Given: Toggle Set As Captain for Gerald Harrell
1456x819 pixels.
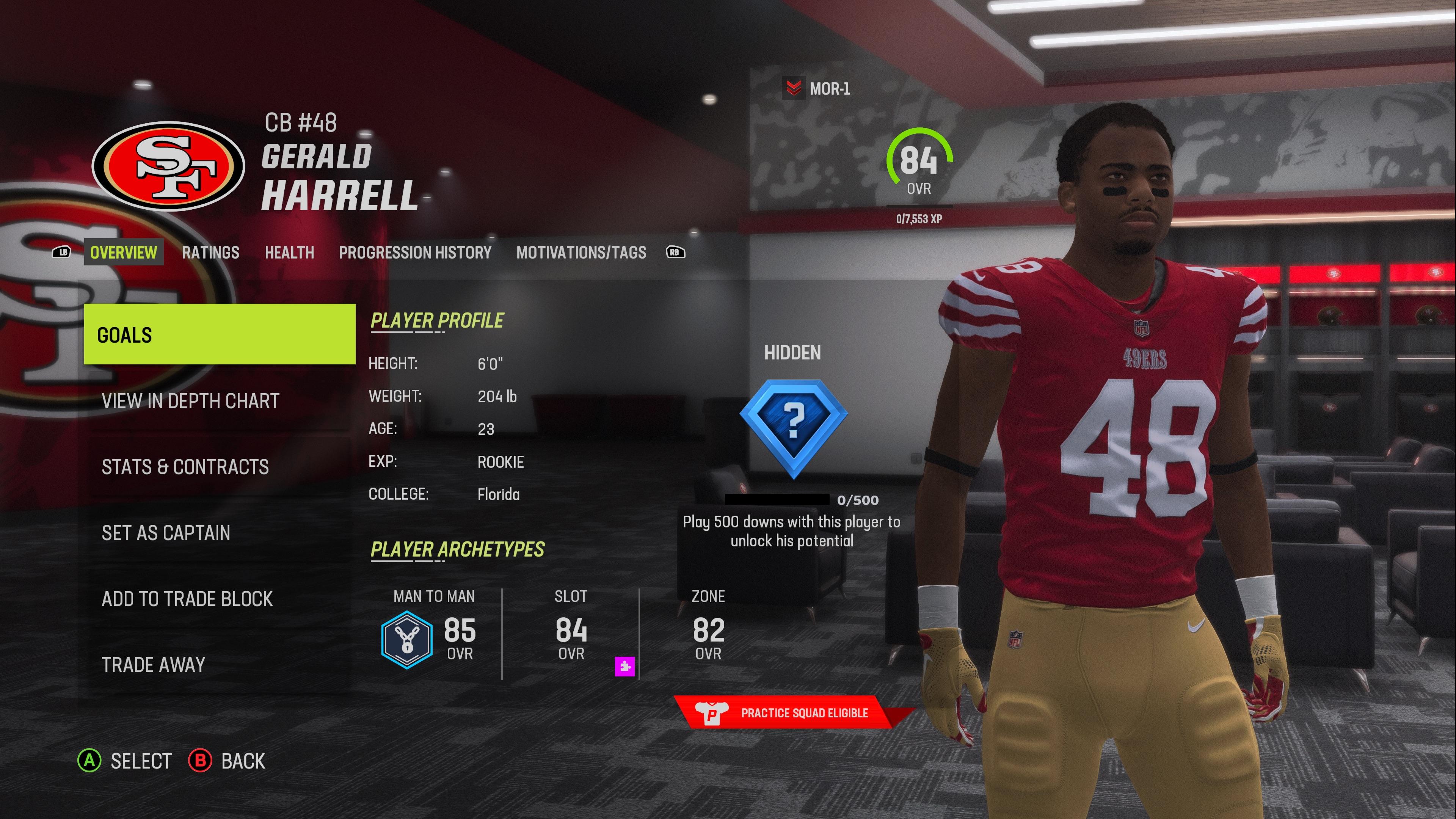Looking at the screenshot, I should [x=166, y=533].
